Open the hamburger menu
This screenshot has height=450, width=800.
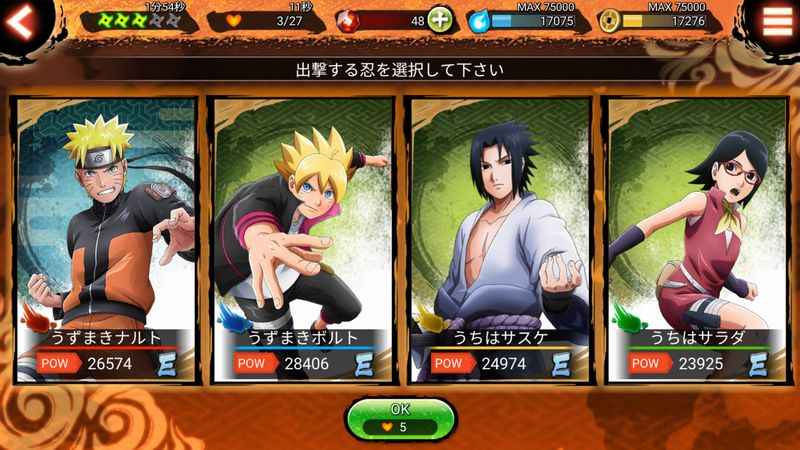[777, 20]
